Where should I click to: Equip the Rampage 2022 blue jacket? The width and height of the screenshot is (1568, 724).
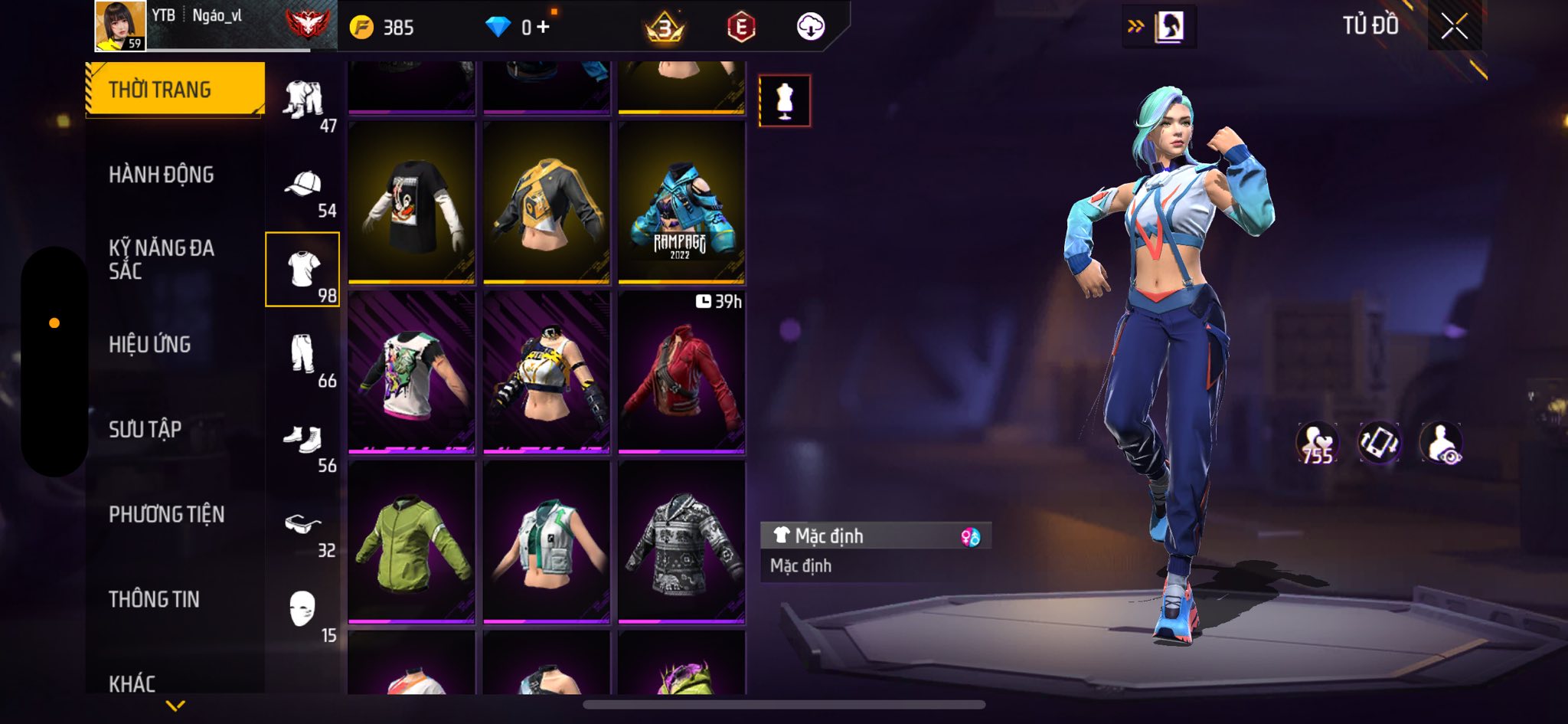click(x=681, y=203)
